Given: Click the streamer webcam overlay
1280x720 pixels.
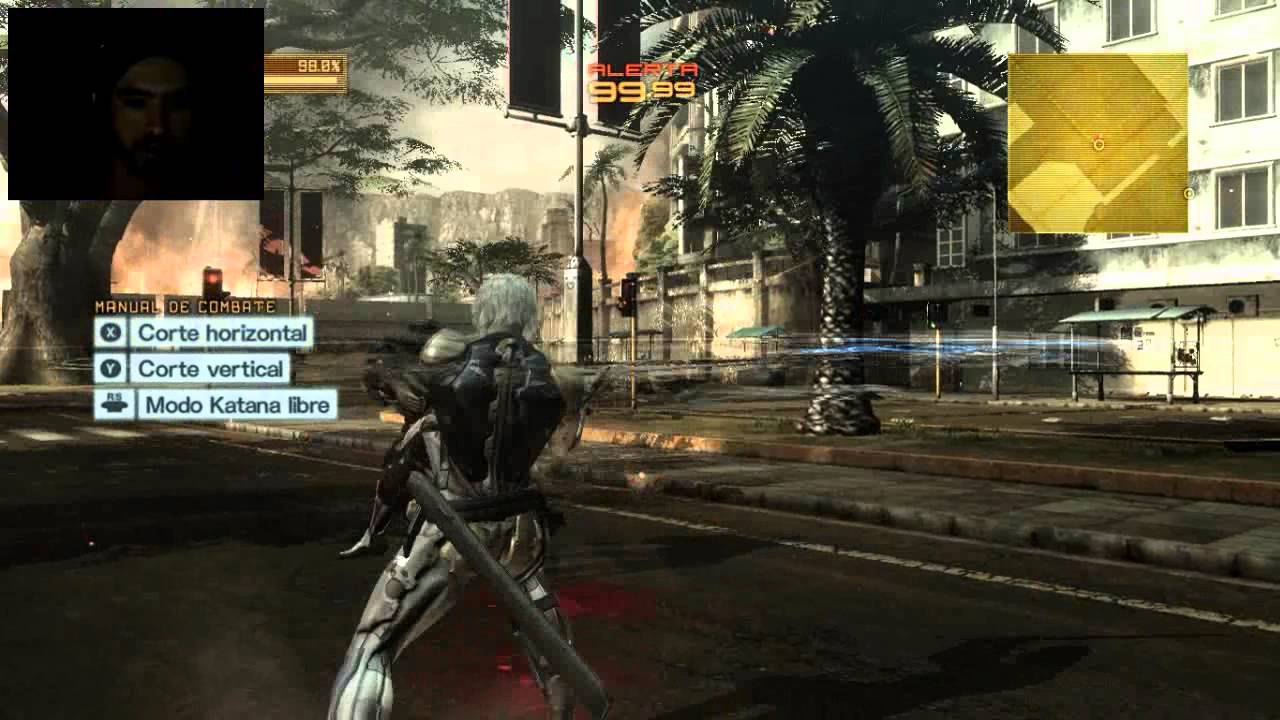Looking at the screenshot, I should click(x=136, y=104).
